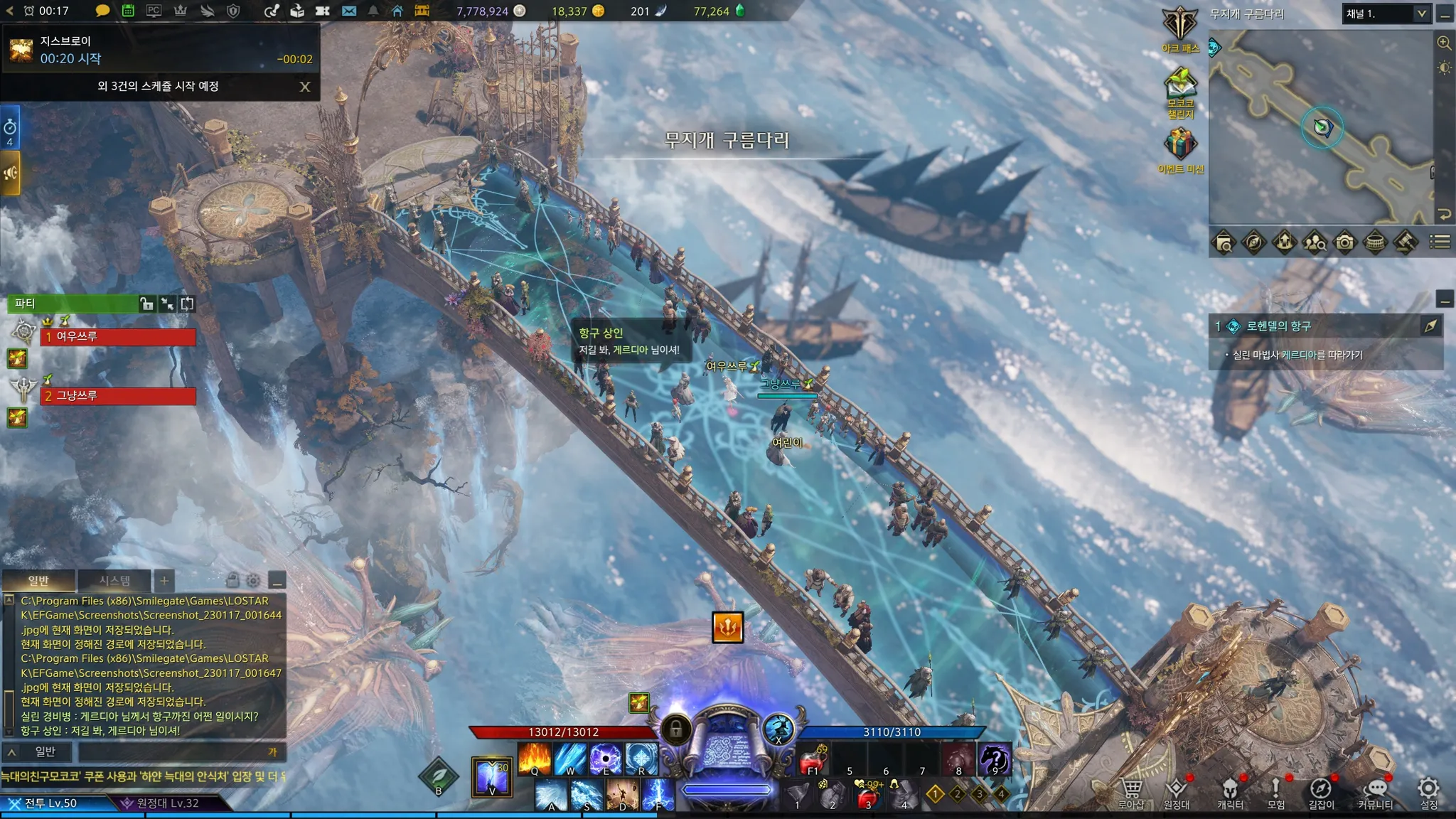Open the mail envelope icon
This screenshot has width=1456, height=819.
(349, 11)
